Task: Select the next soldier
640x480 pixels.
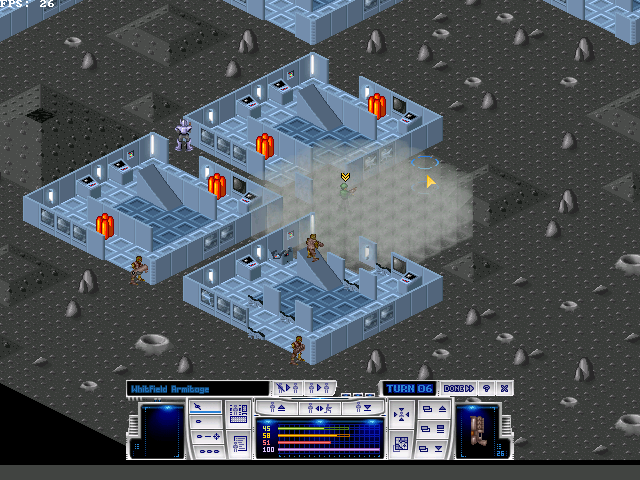Action: pos(287,388)
